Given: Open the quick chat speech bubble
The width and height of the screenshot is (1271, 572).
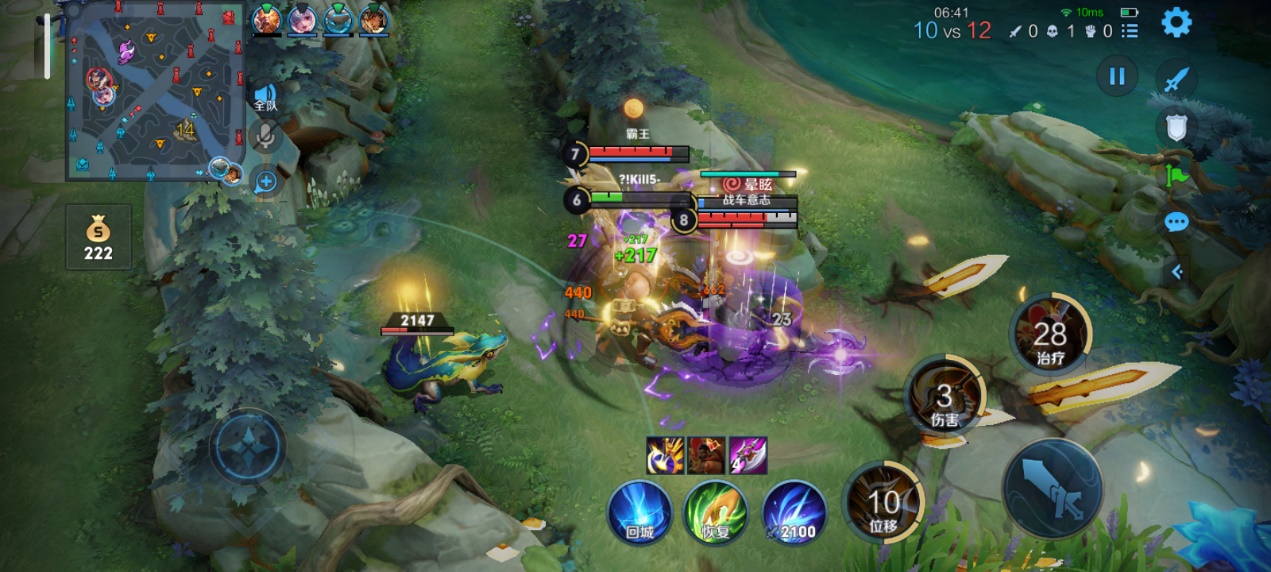Looking at the screenshot, I should 1176,221.
